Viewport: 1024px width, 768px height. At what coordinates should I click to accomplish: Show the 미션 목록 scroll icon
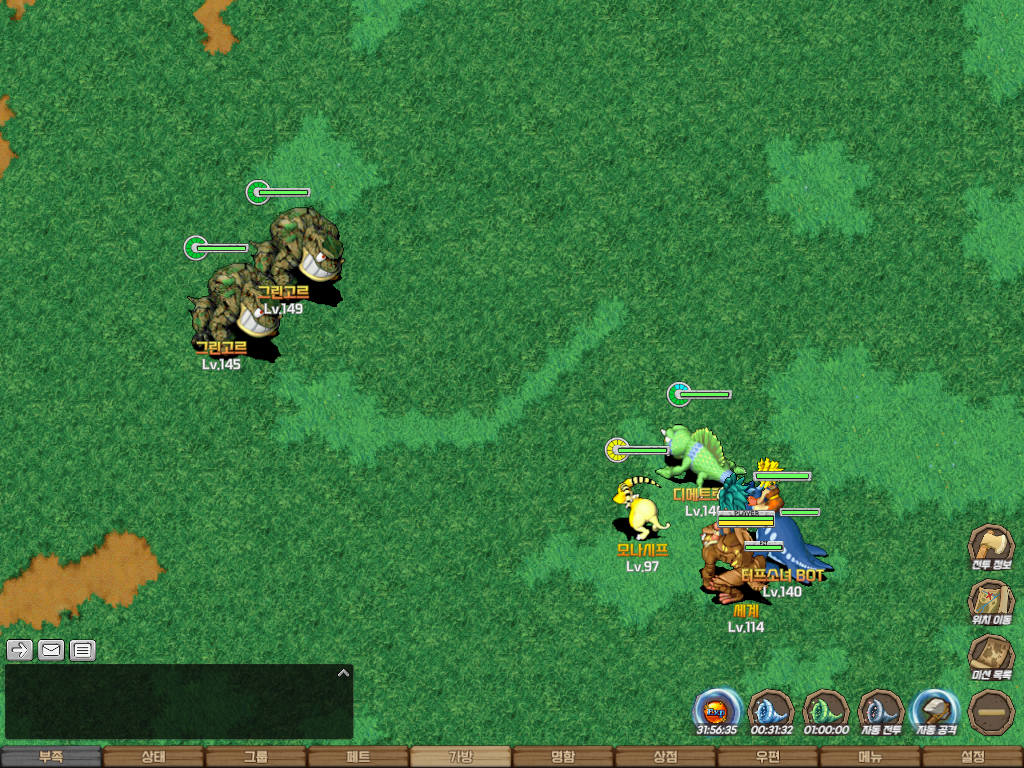[x=990, y=656]
